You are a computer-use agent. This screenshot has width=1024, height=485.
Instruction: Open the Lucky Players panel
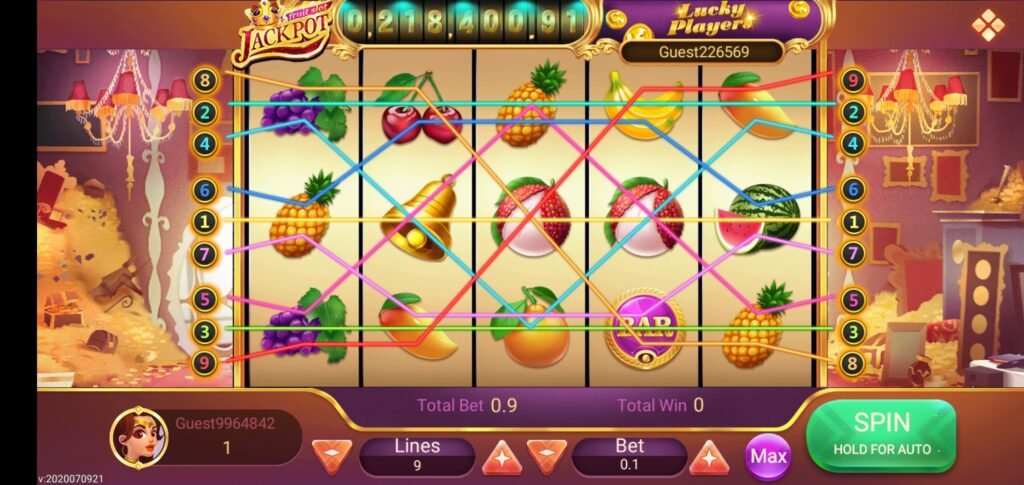(x=709, y=20)
